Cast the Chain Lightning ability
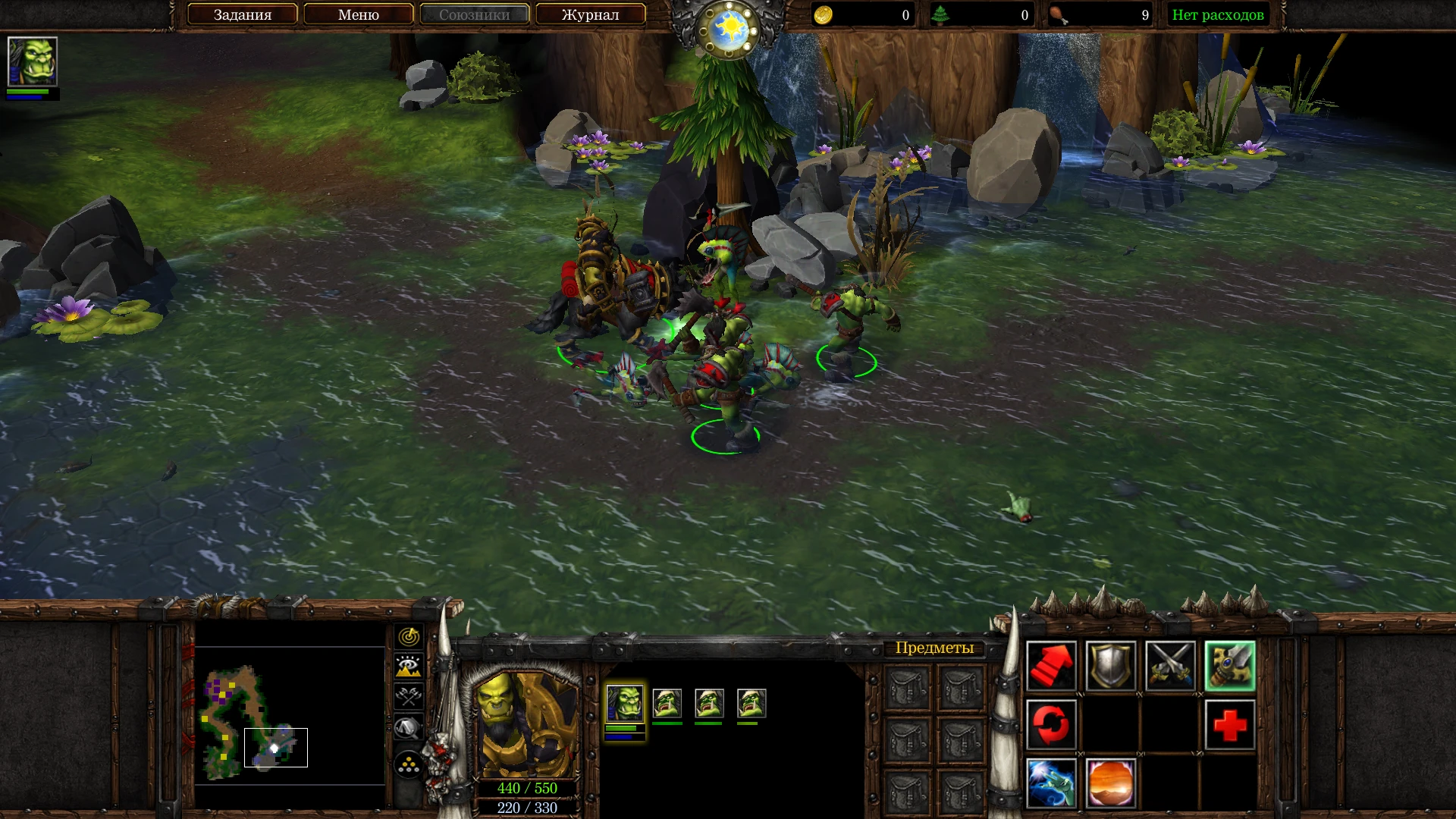 [1051, 783]
